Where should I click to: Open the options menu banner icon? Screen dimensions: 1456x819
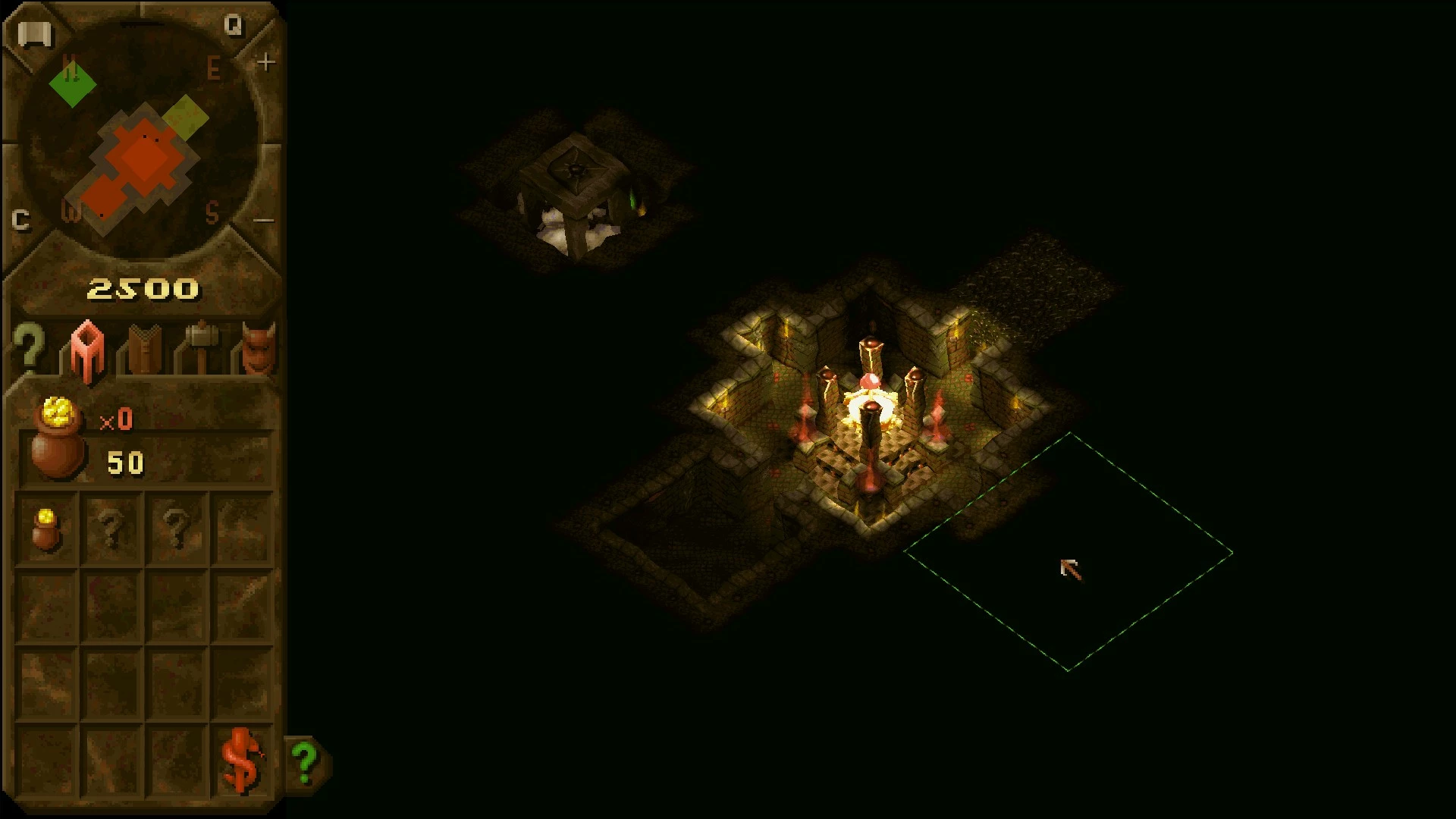click(34, 35)
